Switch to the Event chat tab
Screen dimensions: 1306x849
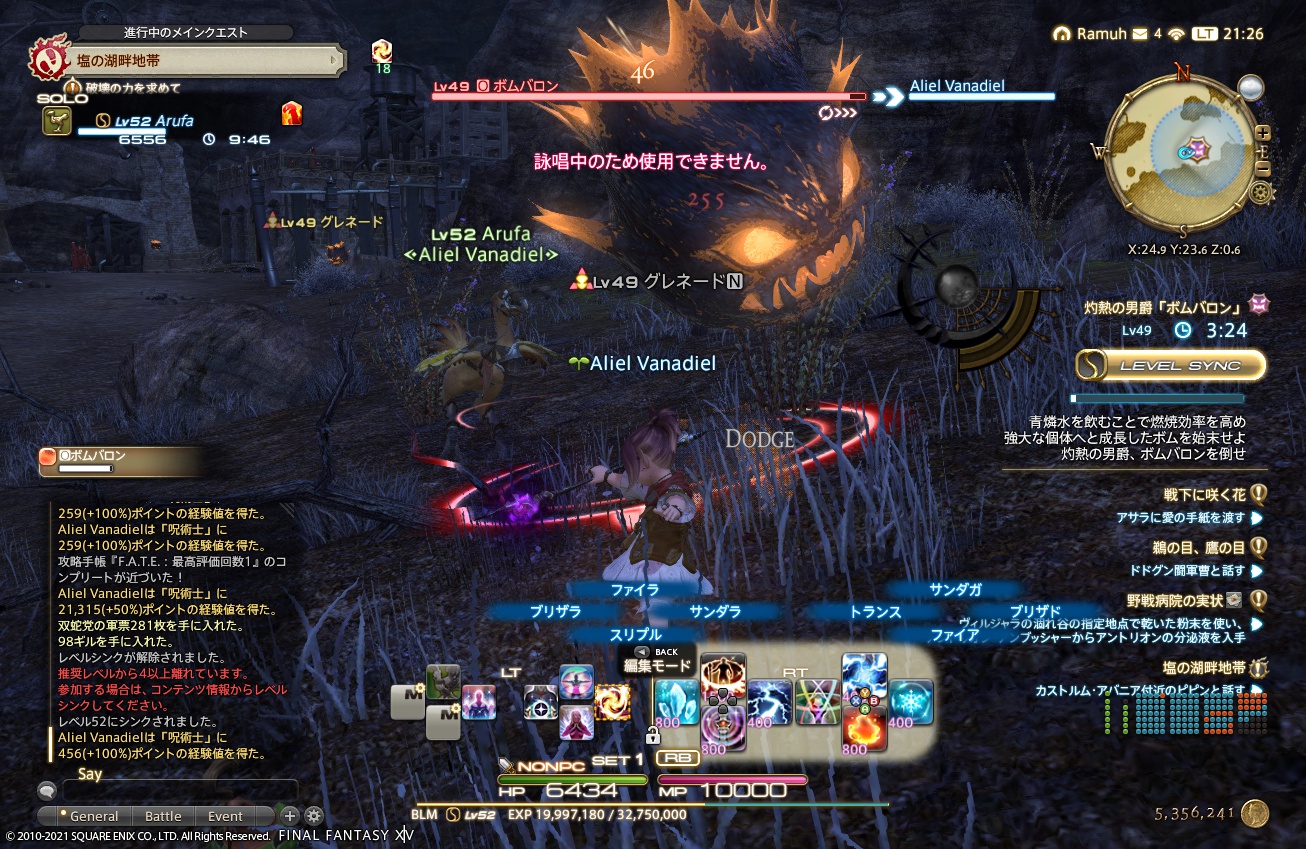pos(224,816)
